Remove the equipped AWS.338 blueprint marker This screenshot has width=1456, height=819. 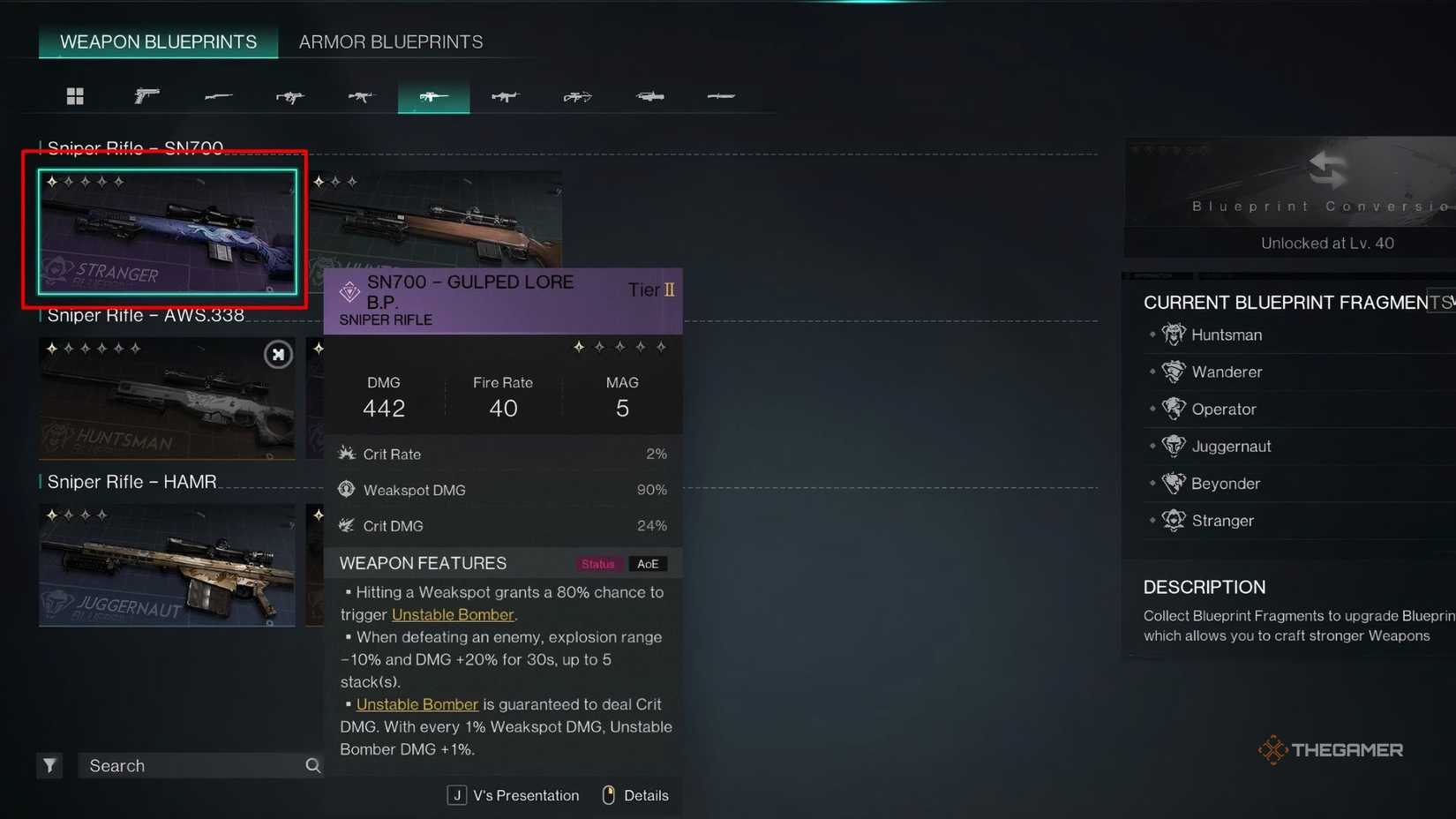pyautogui.click(x=277, y=354)
